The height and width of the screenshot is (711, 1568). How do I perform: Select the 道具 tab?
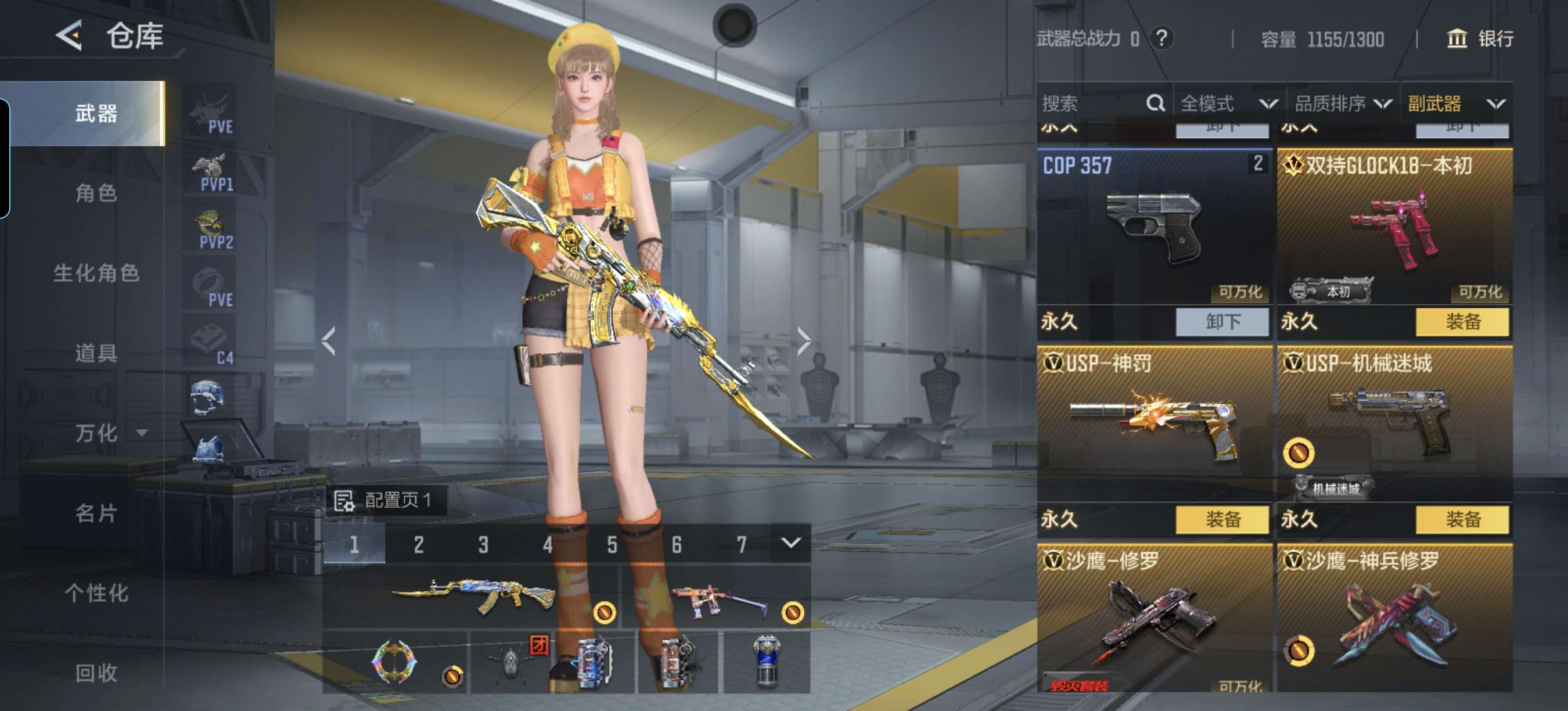pos(96,353)
